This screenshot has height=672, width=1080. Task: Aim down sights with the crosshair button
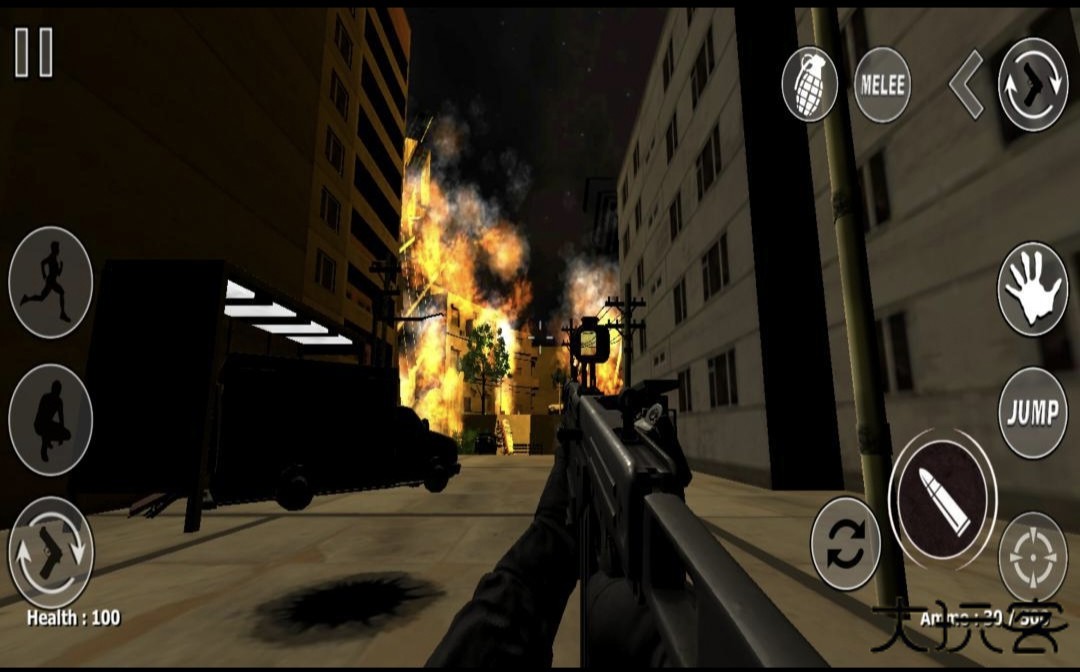[1032, 558]
